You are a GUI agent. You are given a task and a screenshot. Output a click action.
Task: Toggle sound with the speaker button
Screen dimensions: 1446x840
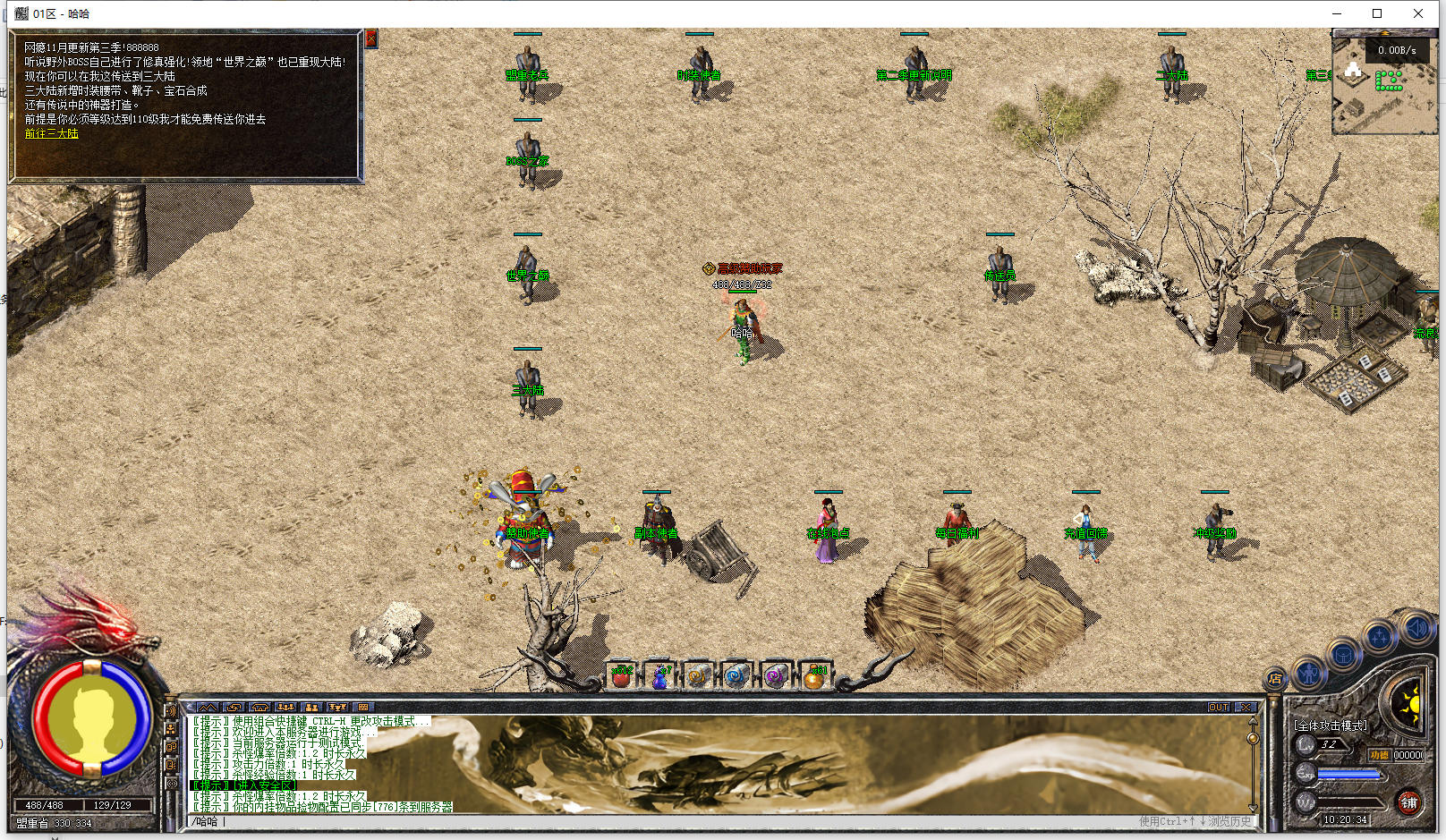click(x=1416, y=628)
